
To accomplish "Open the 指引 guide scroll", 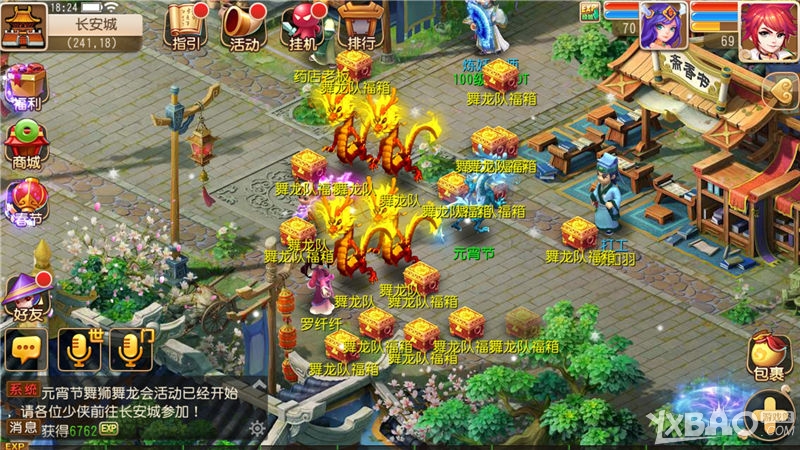I will coord(187,25).
